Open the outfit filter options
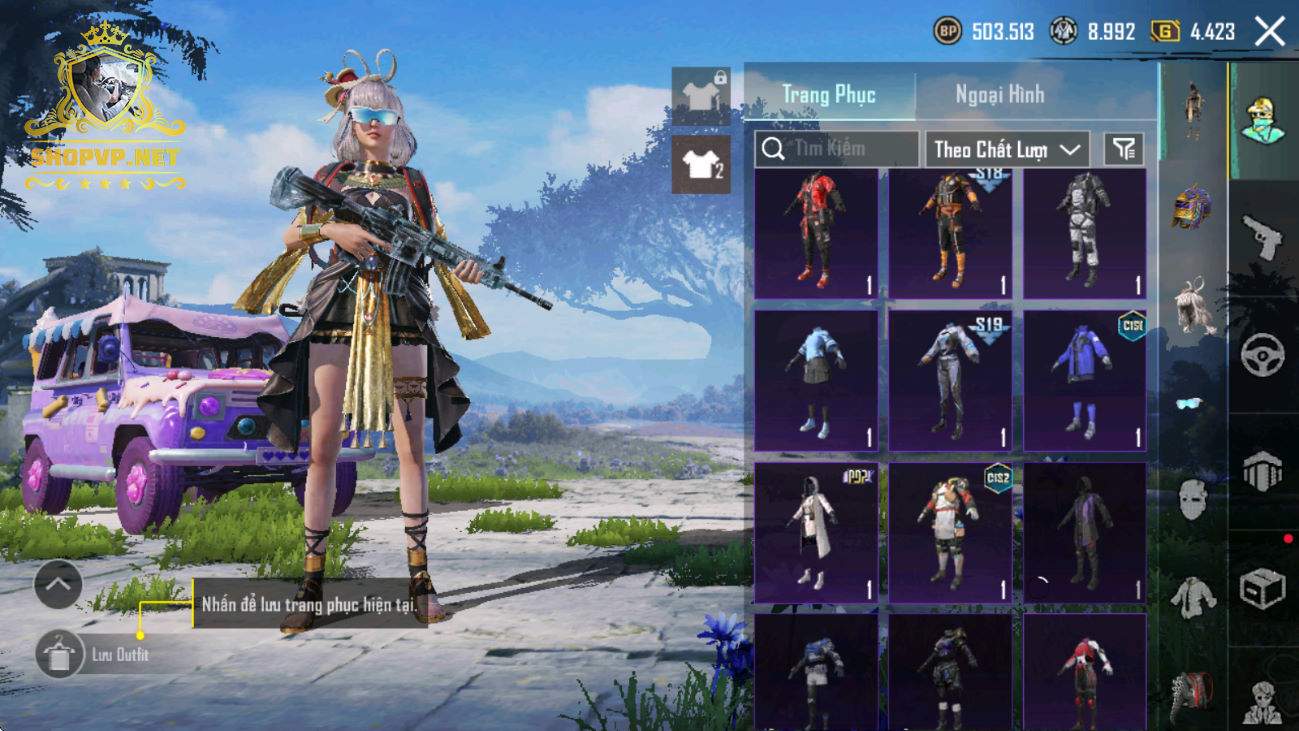 coord(1124,149)
